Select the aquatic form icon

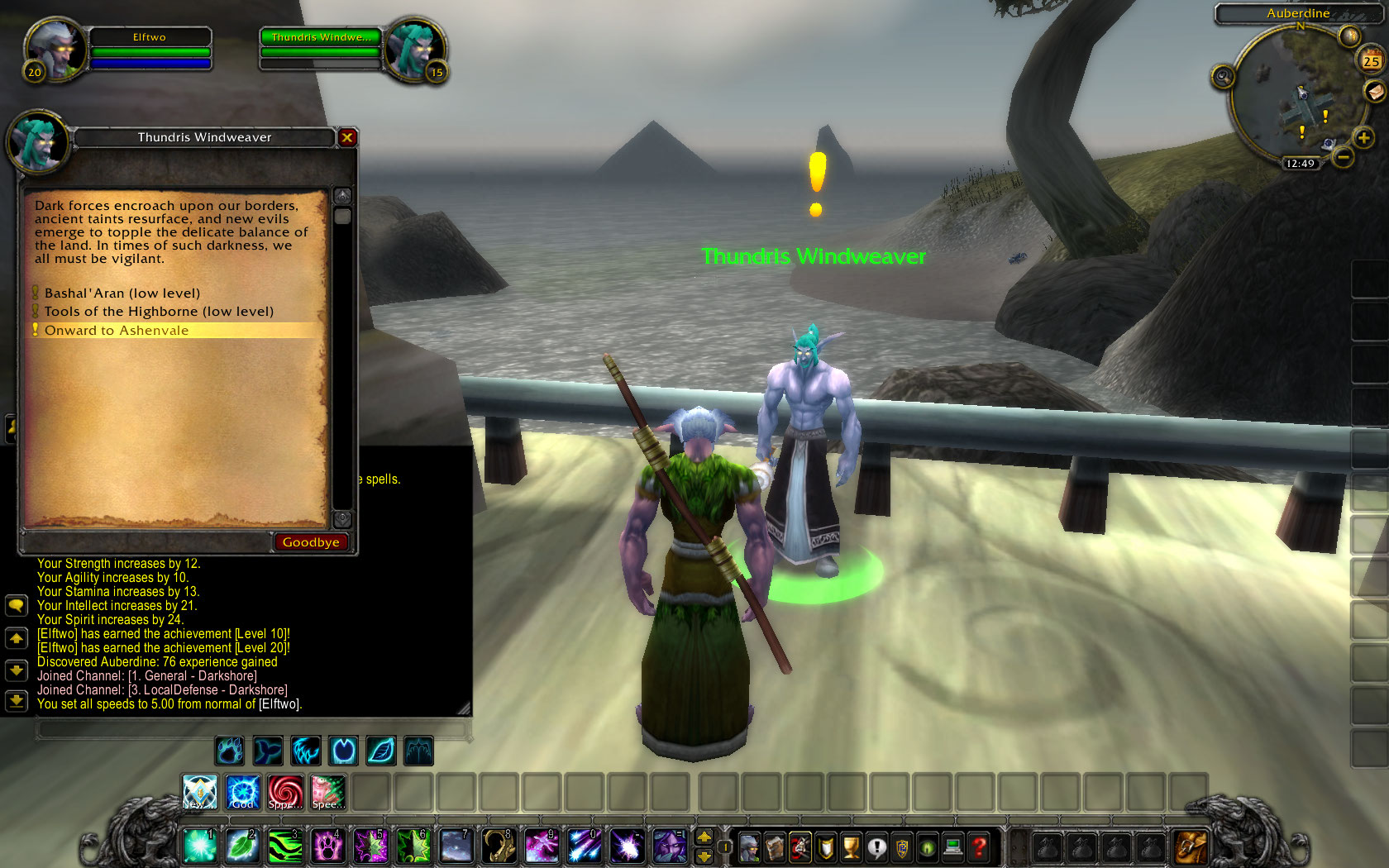pos(268,751)
